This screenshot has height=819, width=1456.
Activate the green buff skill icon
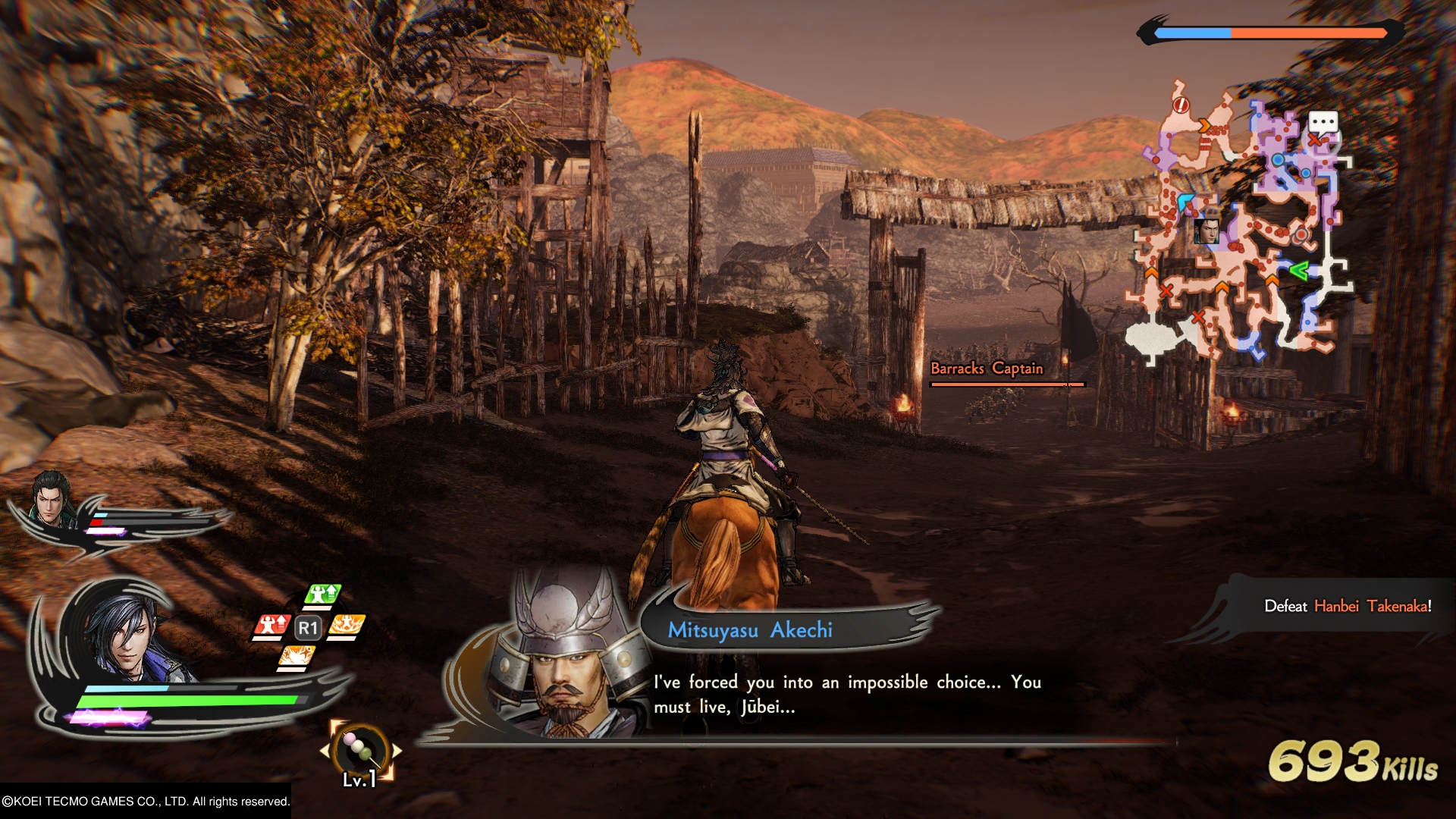(x=323, y=595)
